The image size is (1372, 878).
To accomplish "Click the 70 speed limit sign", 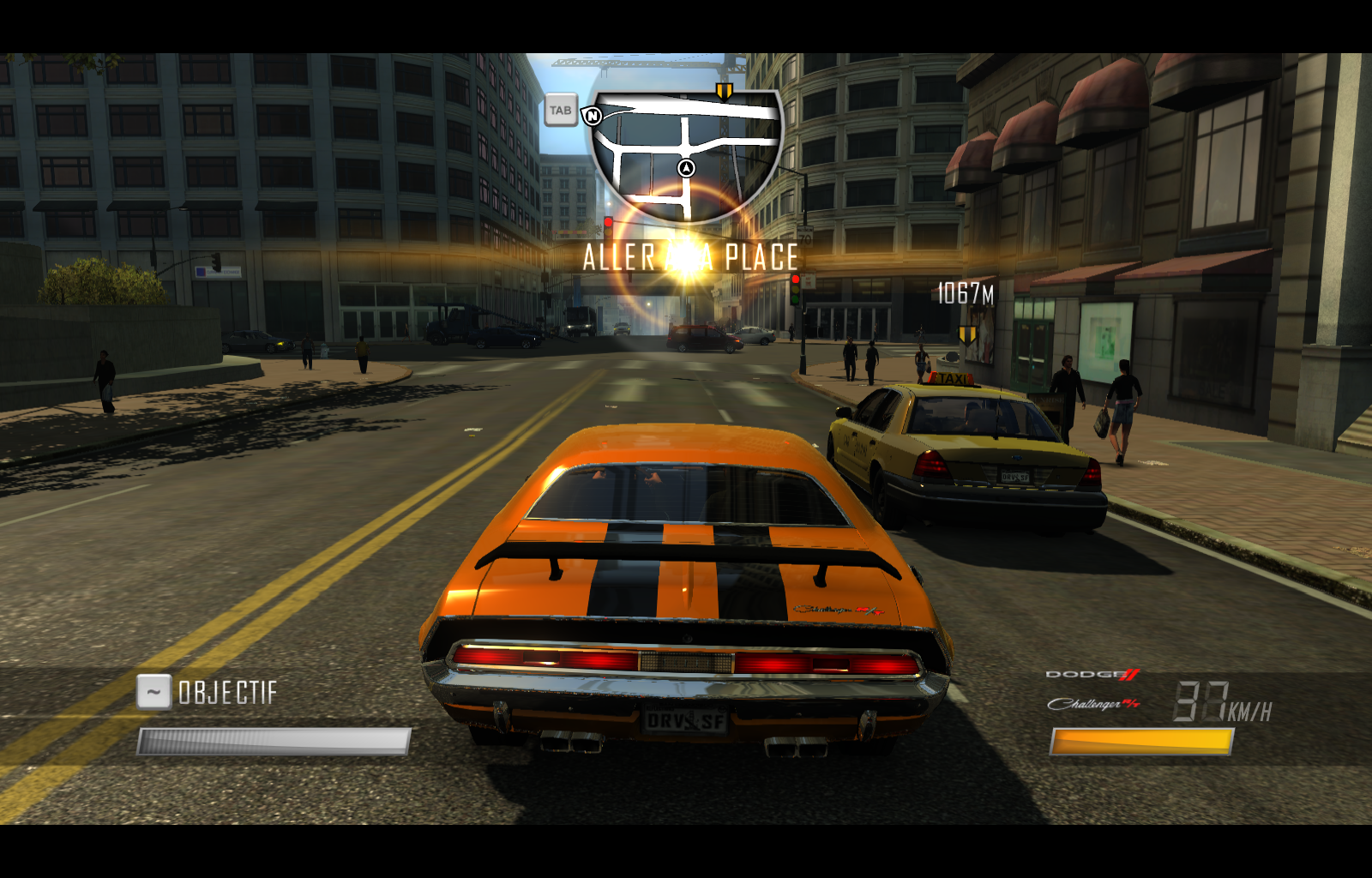I will tap(803, 238).
